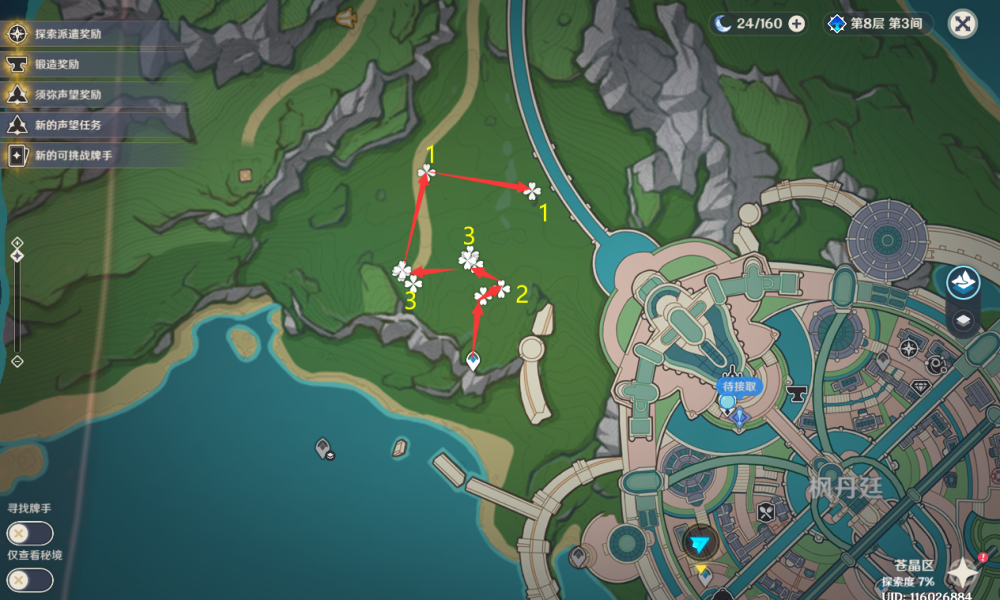The image size is (1000, 600).
Task: Switch to the highlighted surface layer button
Action: (x=963, y=283)
